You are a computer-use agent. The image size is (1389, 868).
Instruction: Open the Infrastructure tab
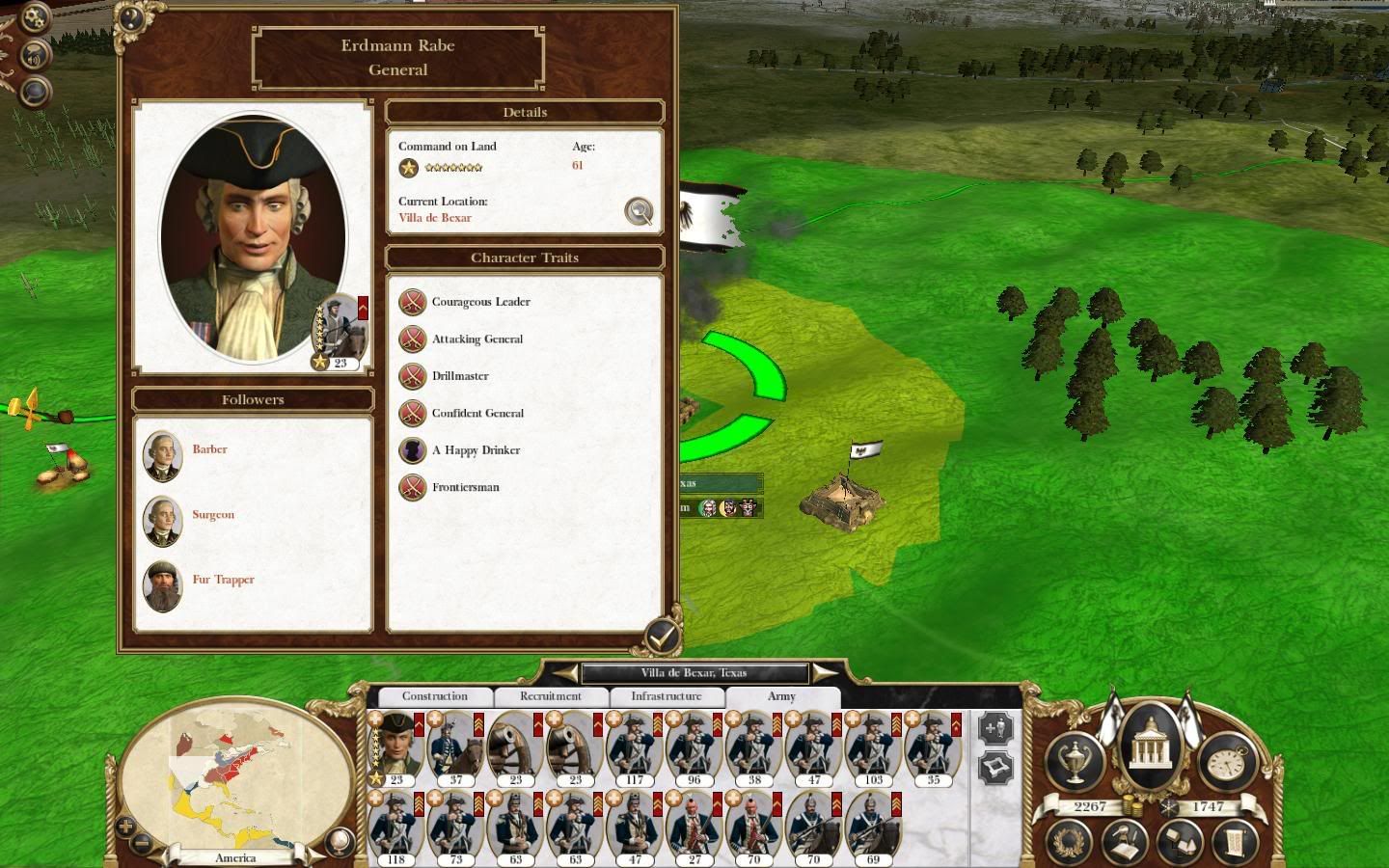coord(666,696)
